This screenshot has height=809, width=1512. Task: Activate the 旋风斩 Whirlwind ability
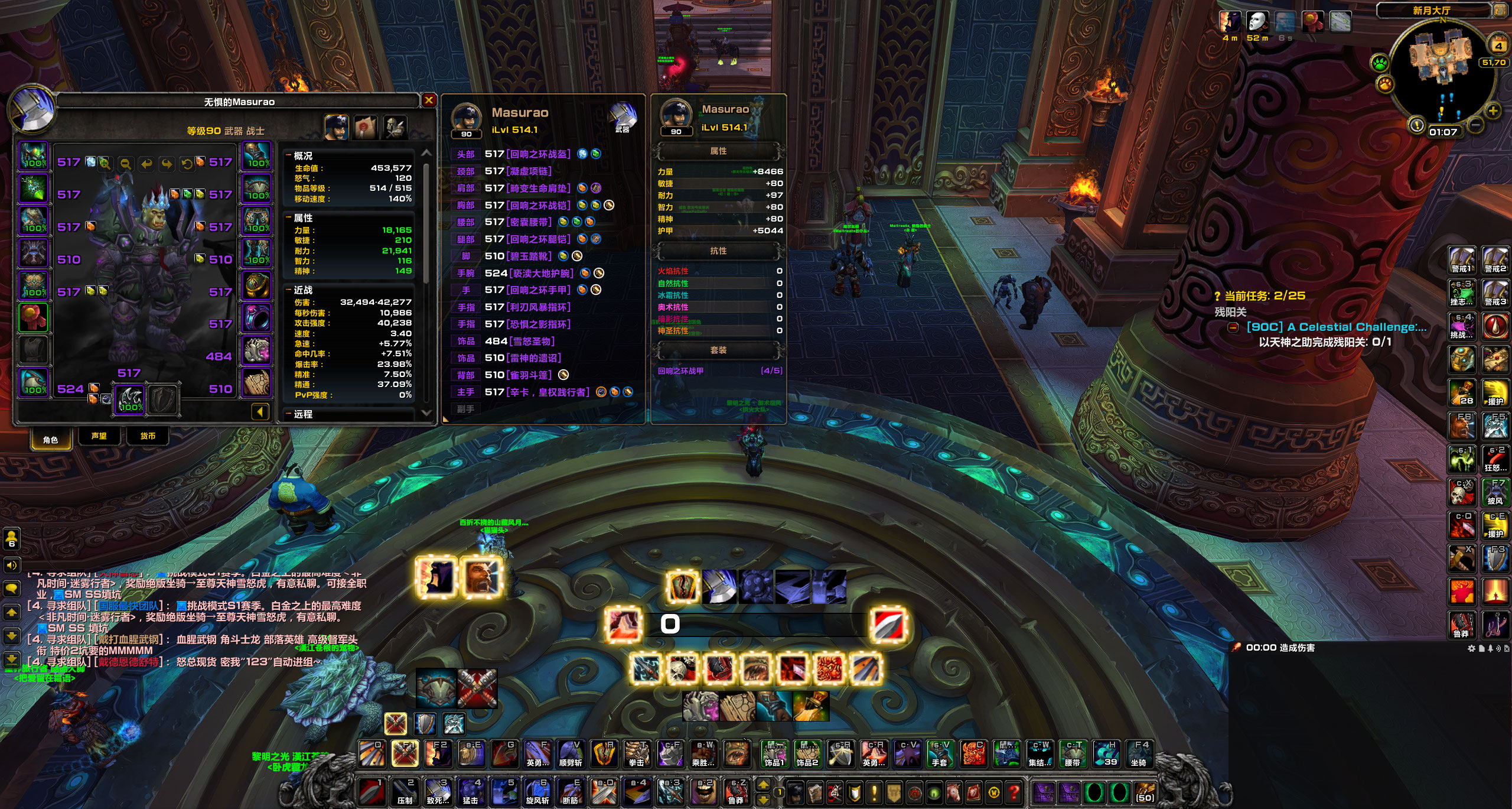pyautogui.click(x=537, y=792)
